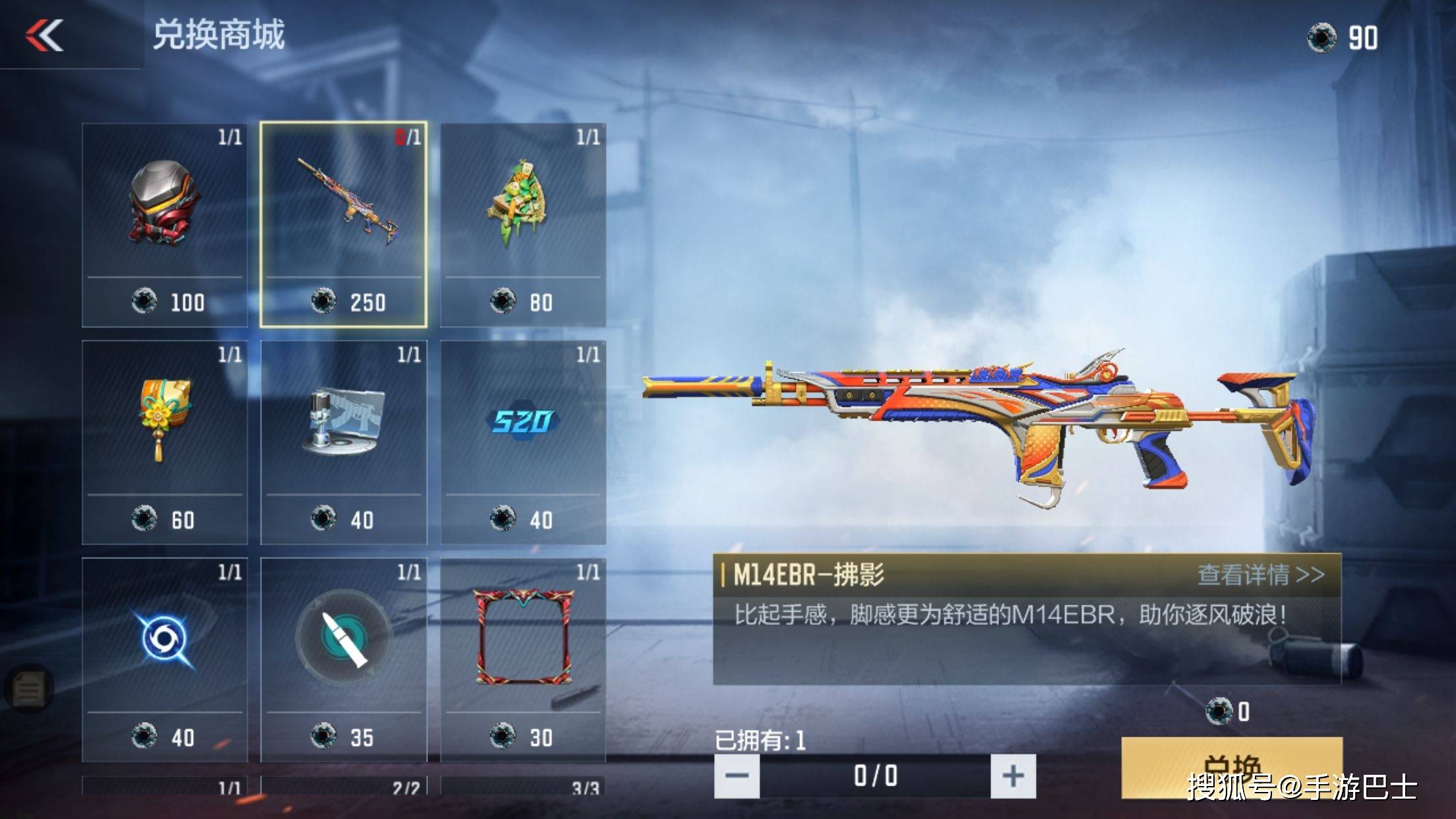This screenshot has width=1456, height=819.
Task: Select the M14EBR rifle skin for 250
Action: (x=344, y=224)
